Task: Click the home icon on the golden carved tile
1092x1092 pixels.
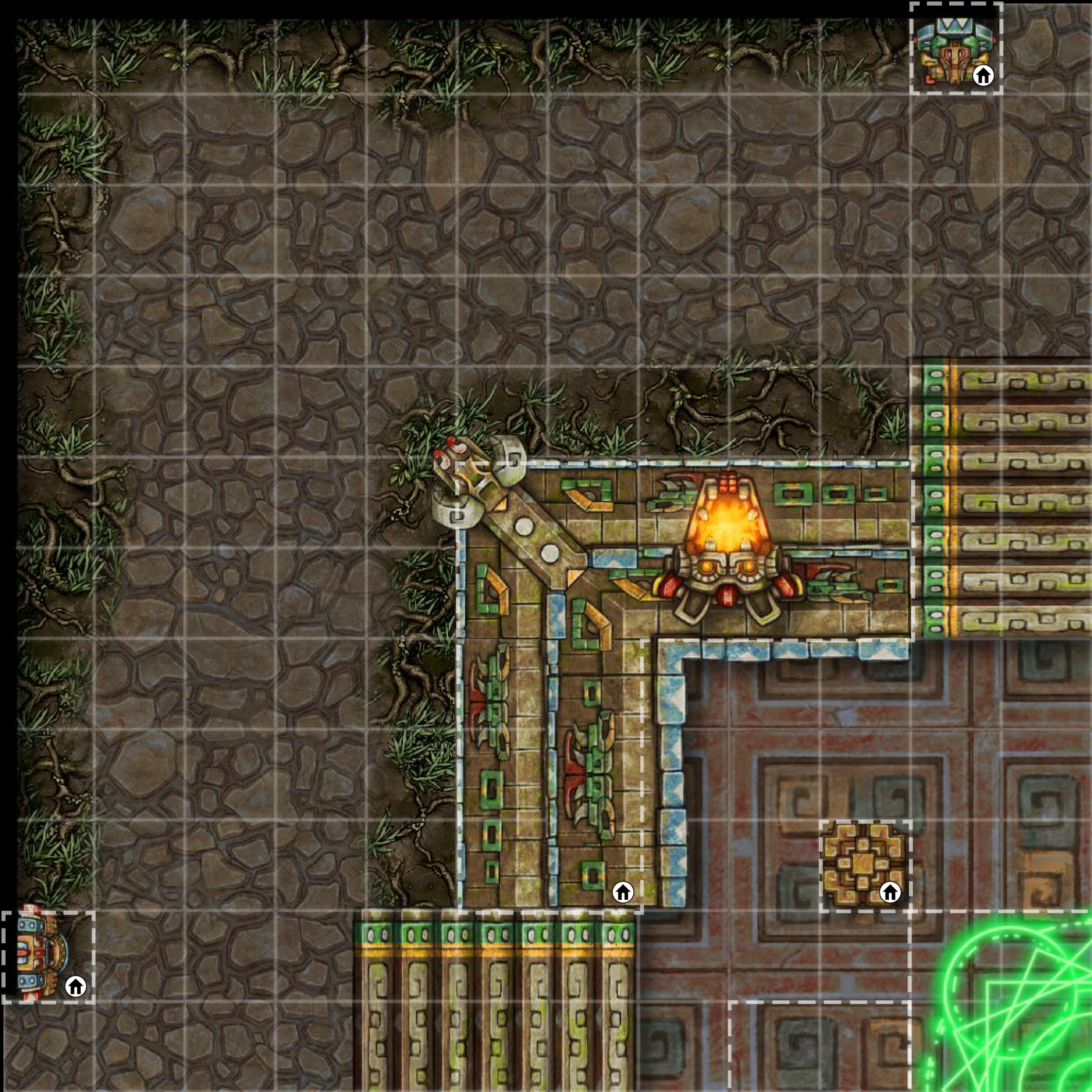Action: click(890, 892)
